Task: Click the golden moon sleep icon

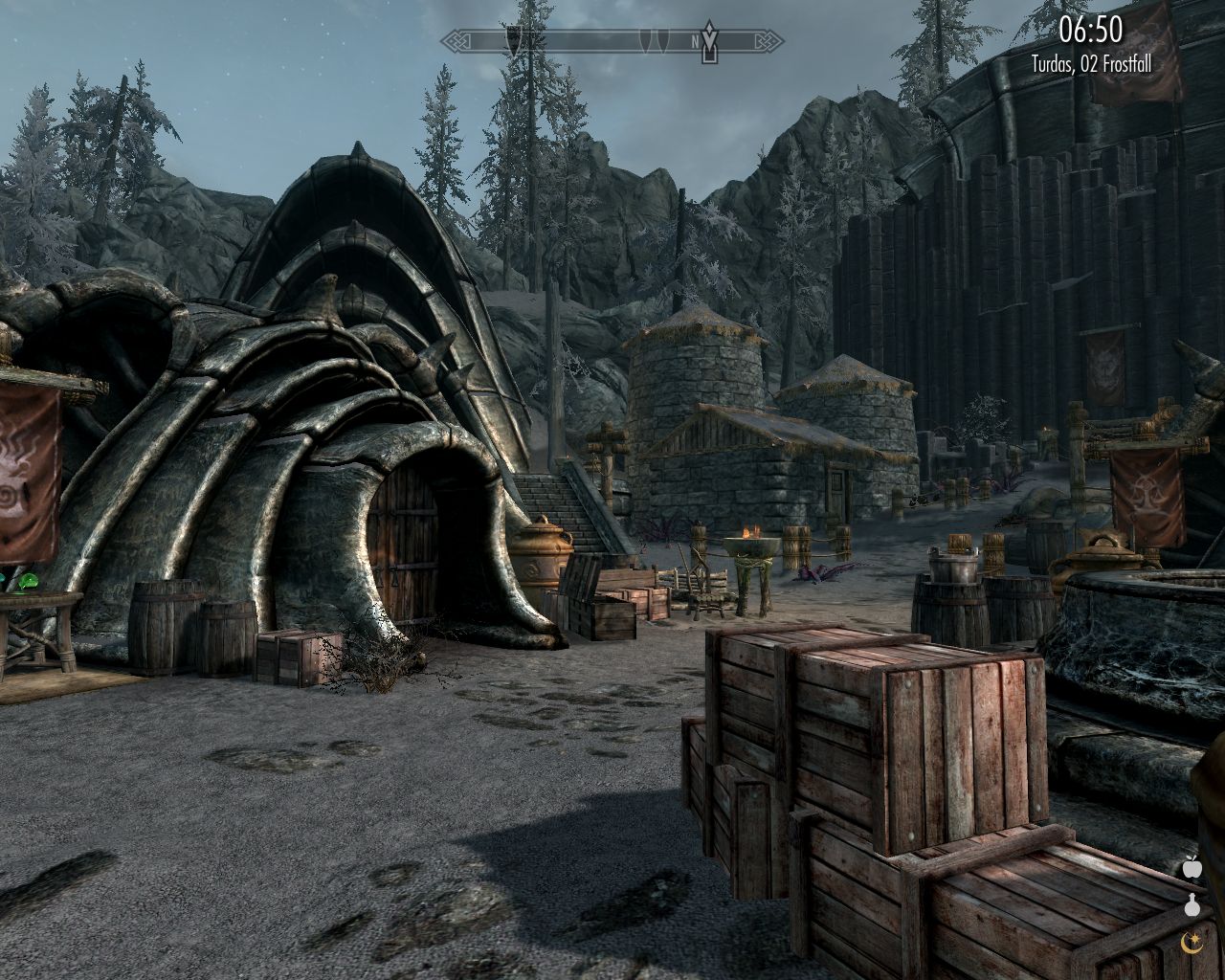Action: 1192,942
